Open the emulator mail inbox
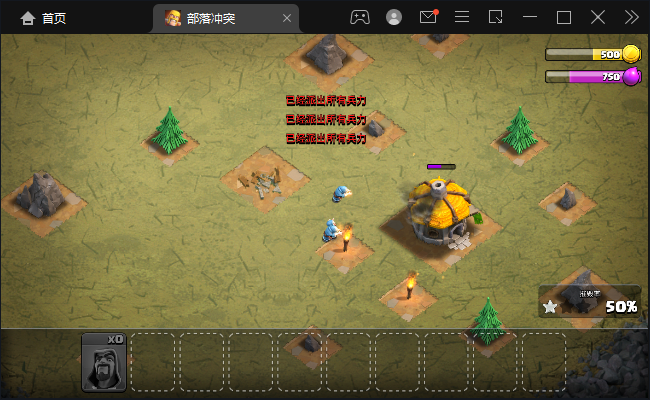650x400 pixels. 428,17
